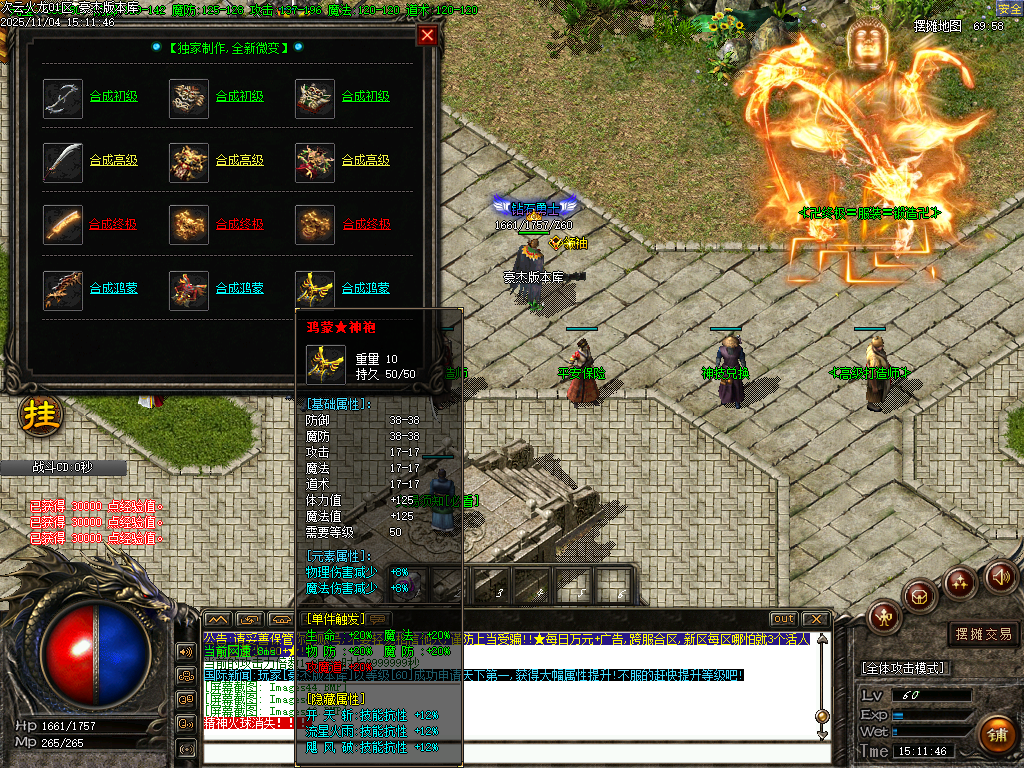This screenshot has height=768, width=1024.
Task: Grab the chat scrollbar's round handle
Action: (x=822, y=716)
